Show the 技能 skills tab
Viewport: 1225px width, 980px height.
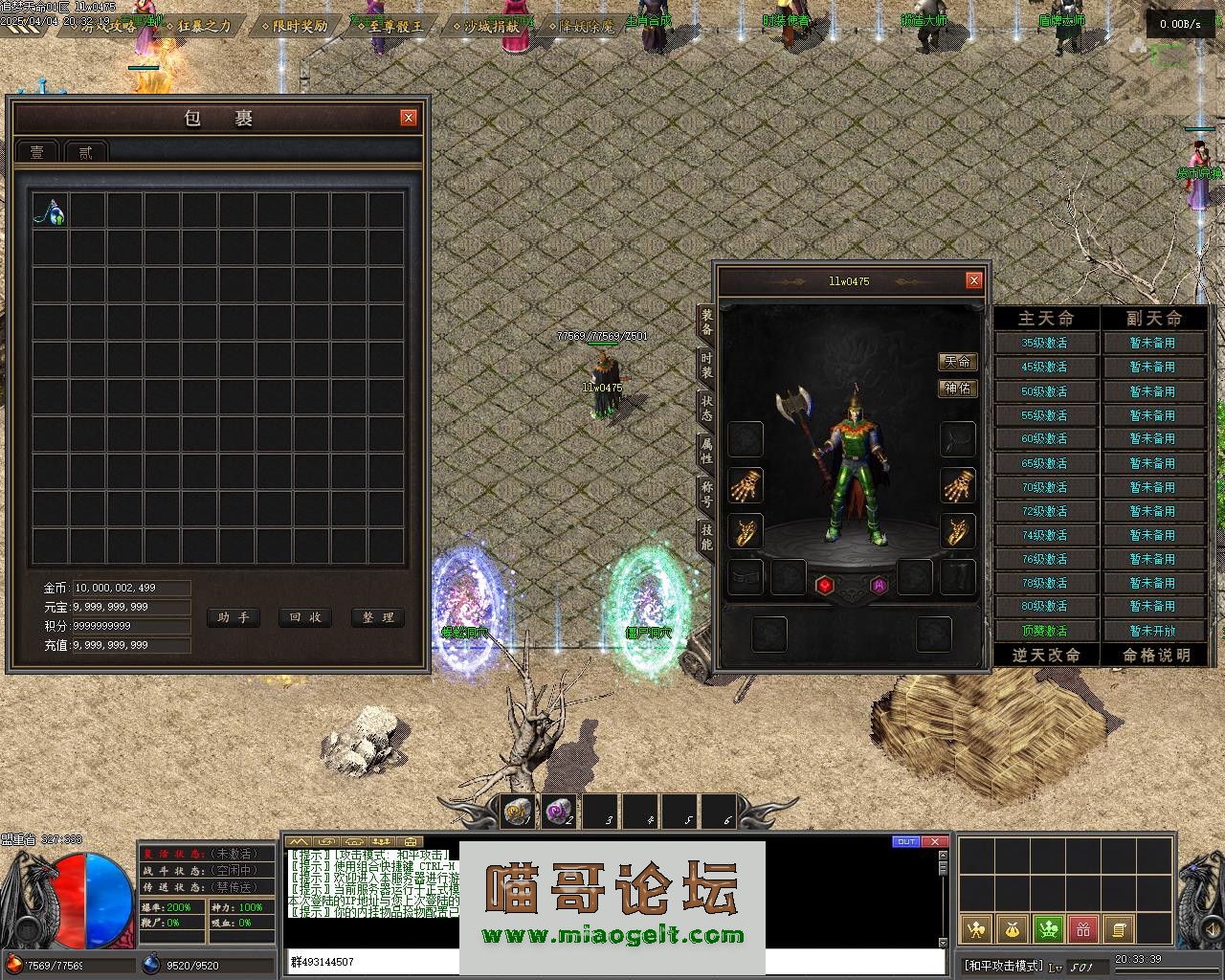tap(706, 536)
